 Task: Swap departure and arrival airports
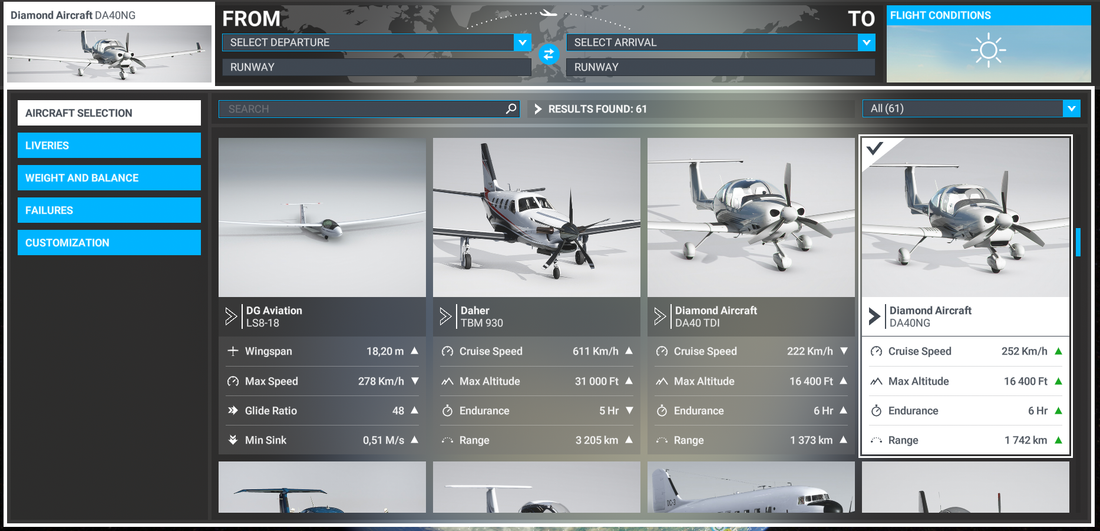(548, 55)
